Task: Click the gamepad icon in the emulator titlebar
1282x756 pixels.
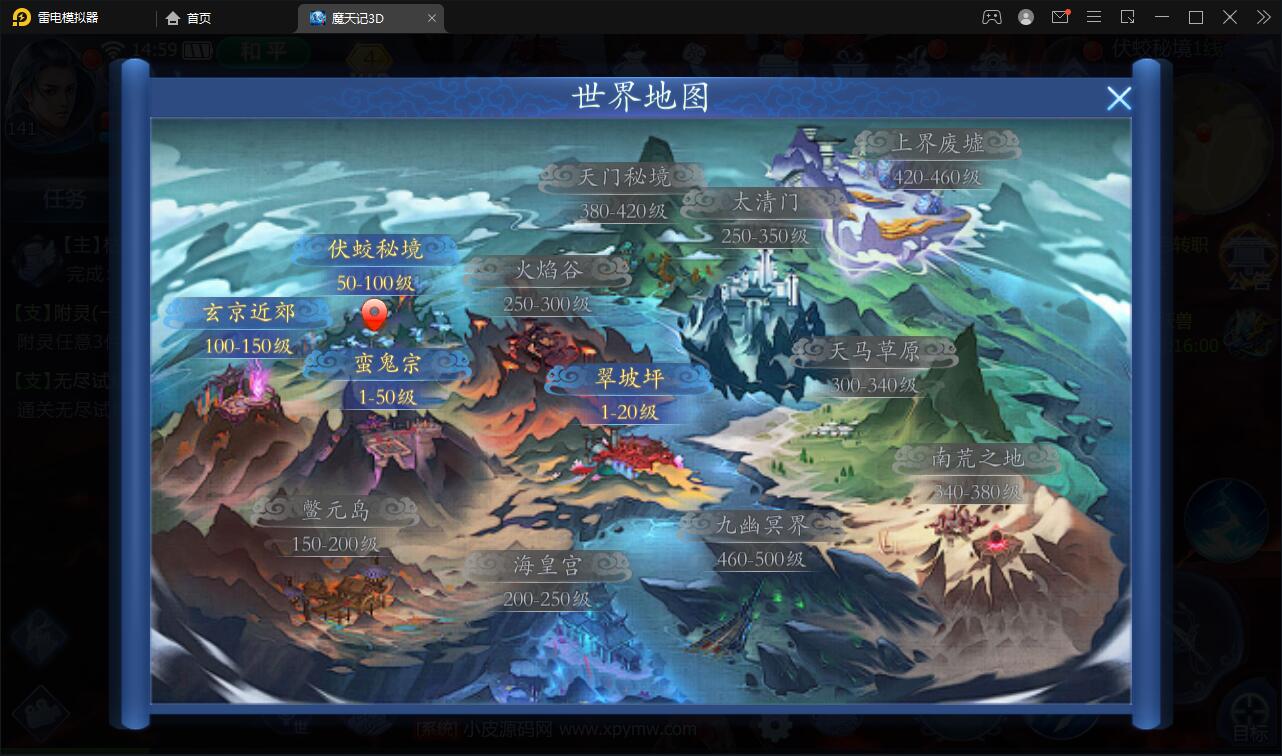Action: pyautogui.click(x=992, y=17)
